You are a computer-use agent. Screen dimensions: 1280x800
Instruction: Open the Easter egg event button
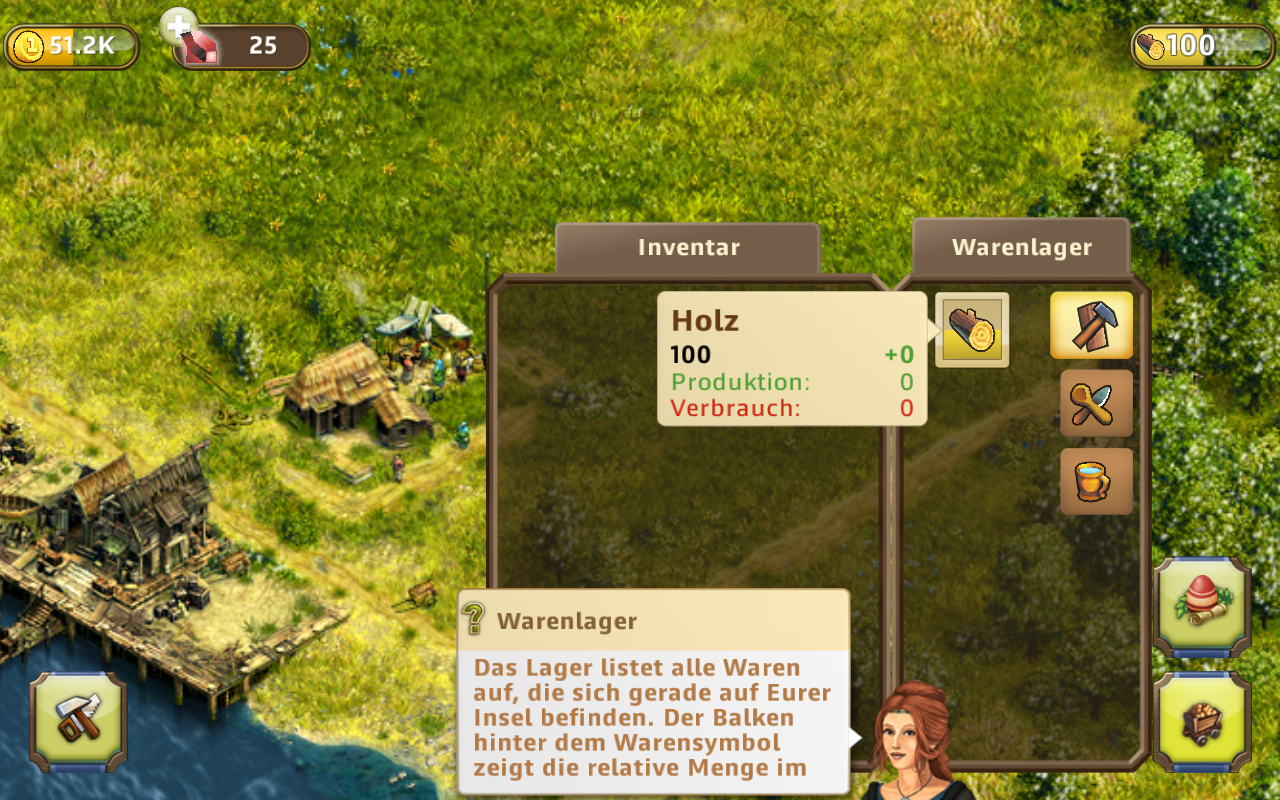point(1202,607)
